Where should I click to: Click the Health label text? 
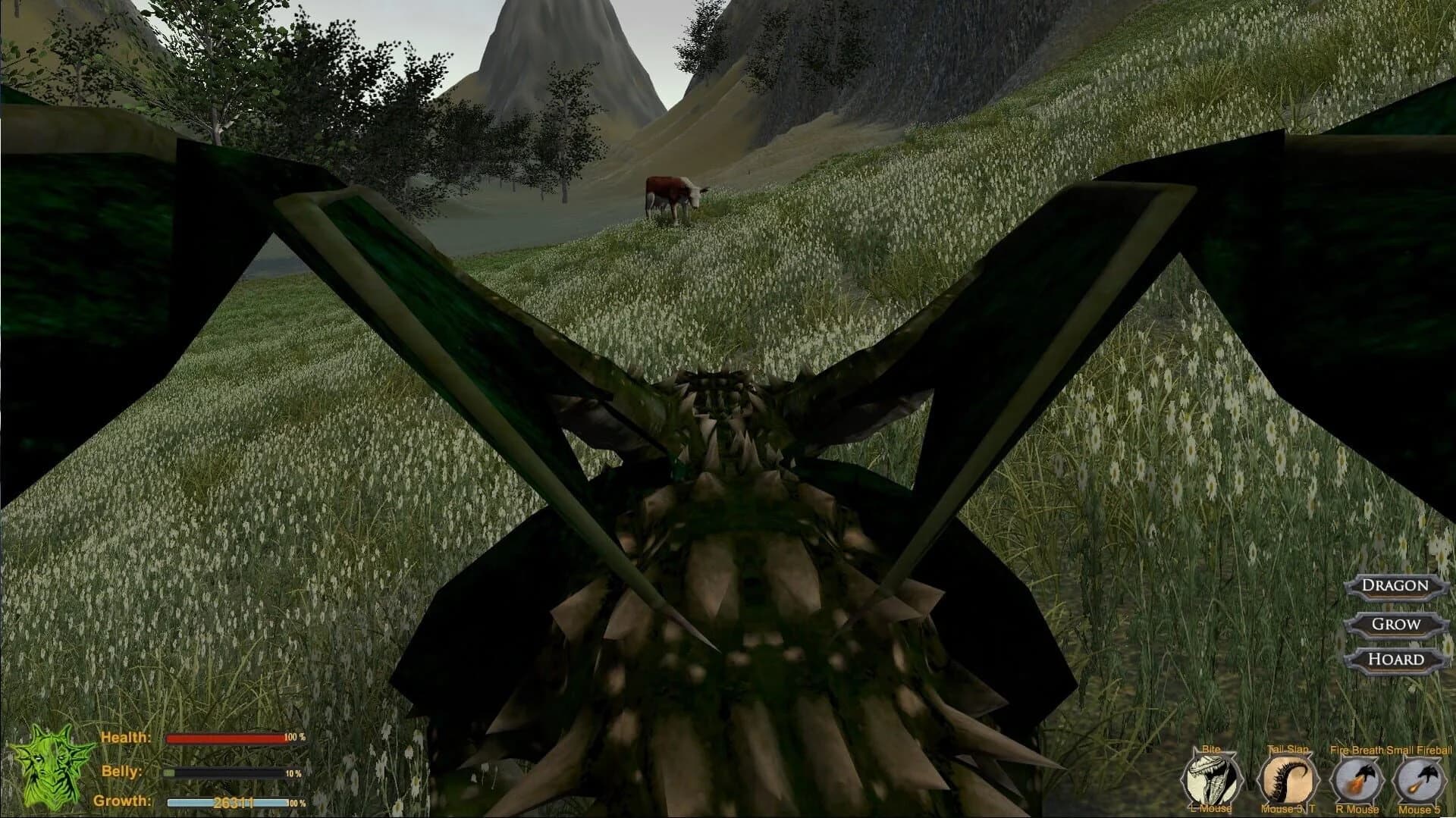click(x=126, y=737)
